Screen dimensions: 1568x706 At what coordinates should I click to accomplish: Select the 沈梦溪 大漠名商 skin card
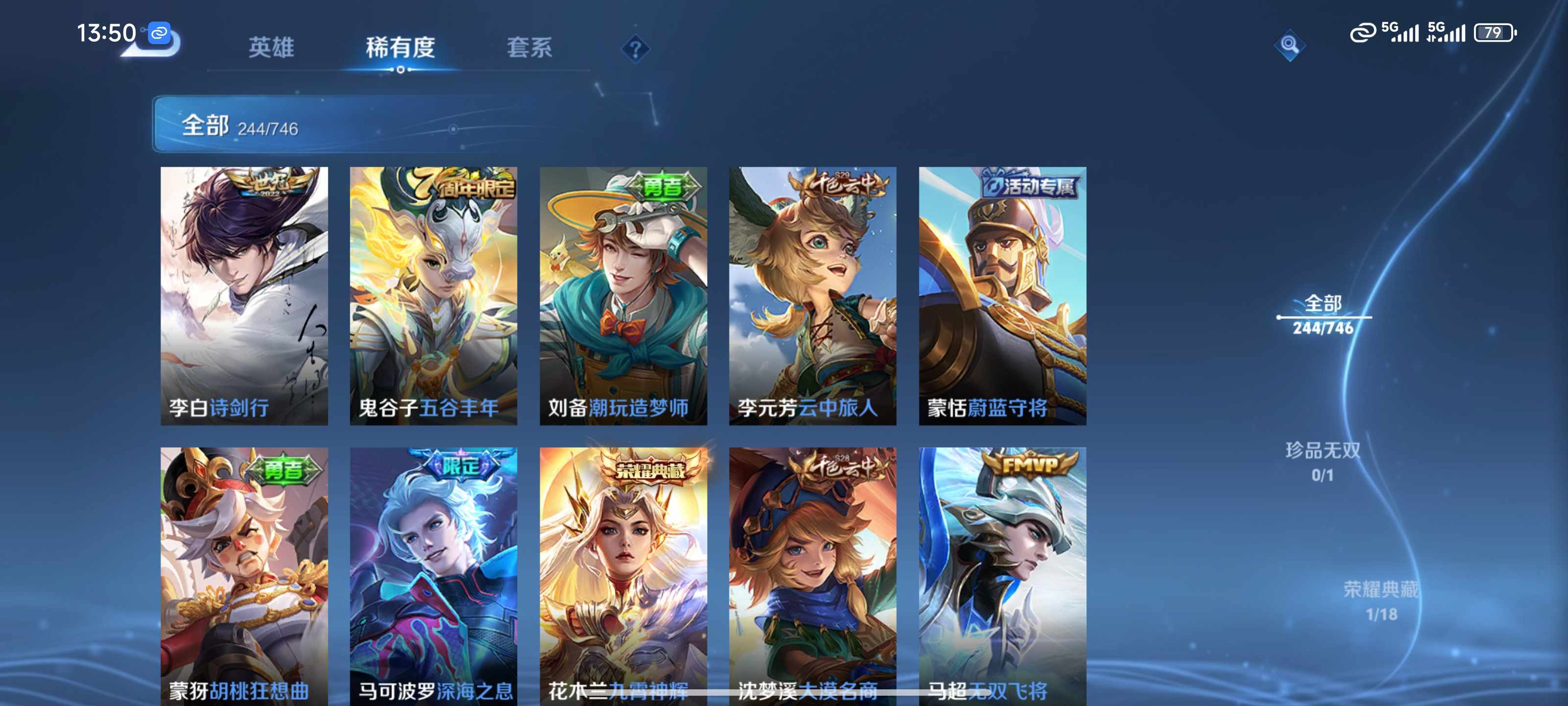pyautogui.click(x=812, y=576)
